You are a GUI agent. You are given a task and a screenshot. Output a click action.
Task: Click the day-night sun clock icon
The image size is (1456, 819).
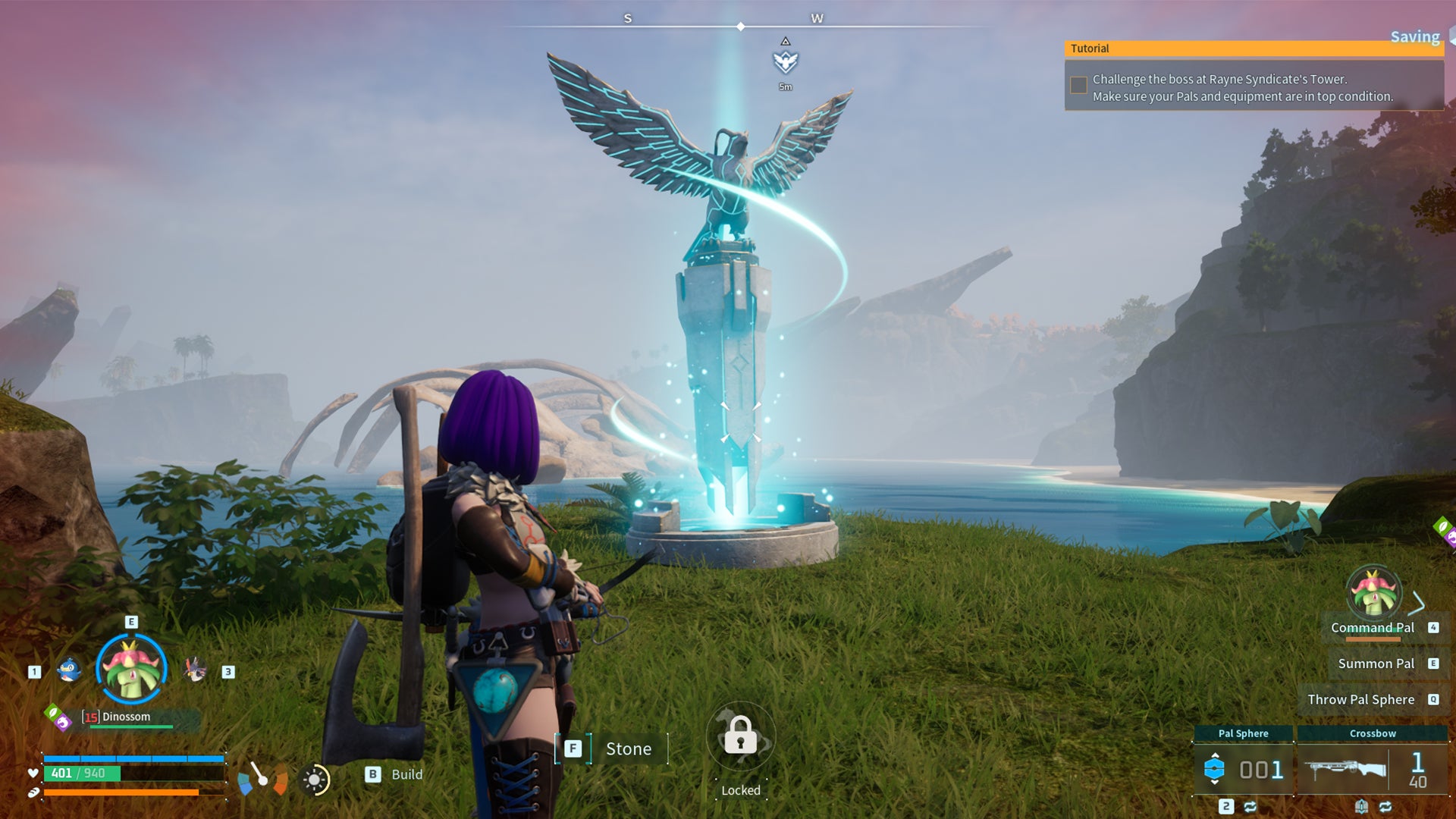point(315,780)
